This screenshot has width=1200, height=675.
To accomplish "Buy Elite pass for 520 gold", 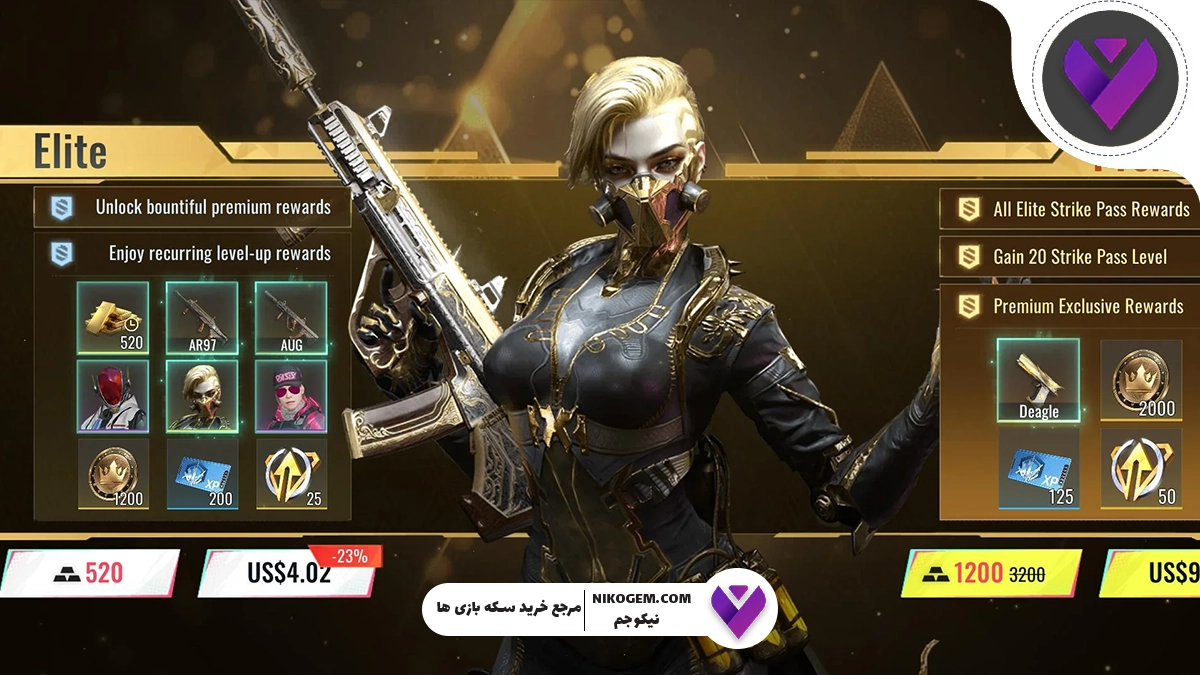I will point(89,573).
